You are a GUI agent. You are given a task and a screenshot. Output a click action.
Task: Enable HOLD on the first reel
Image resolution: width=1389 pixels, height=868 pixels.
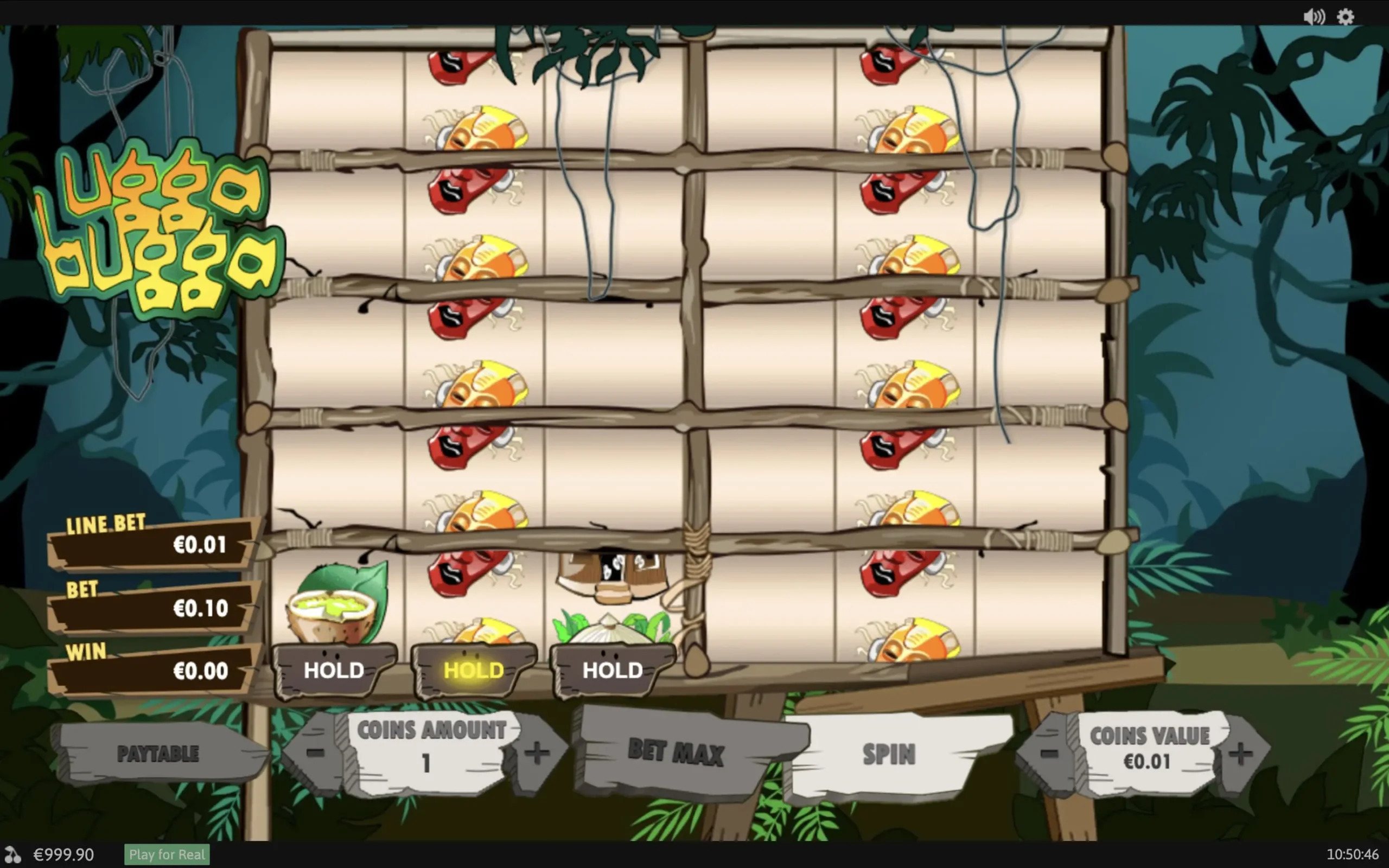click(x=333, y=670)
